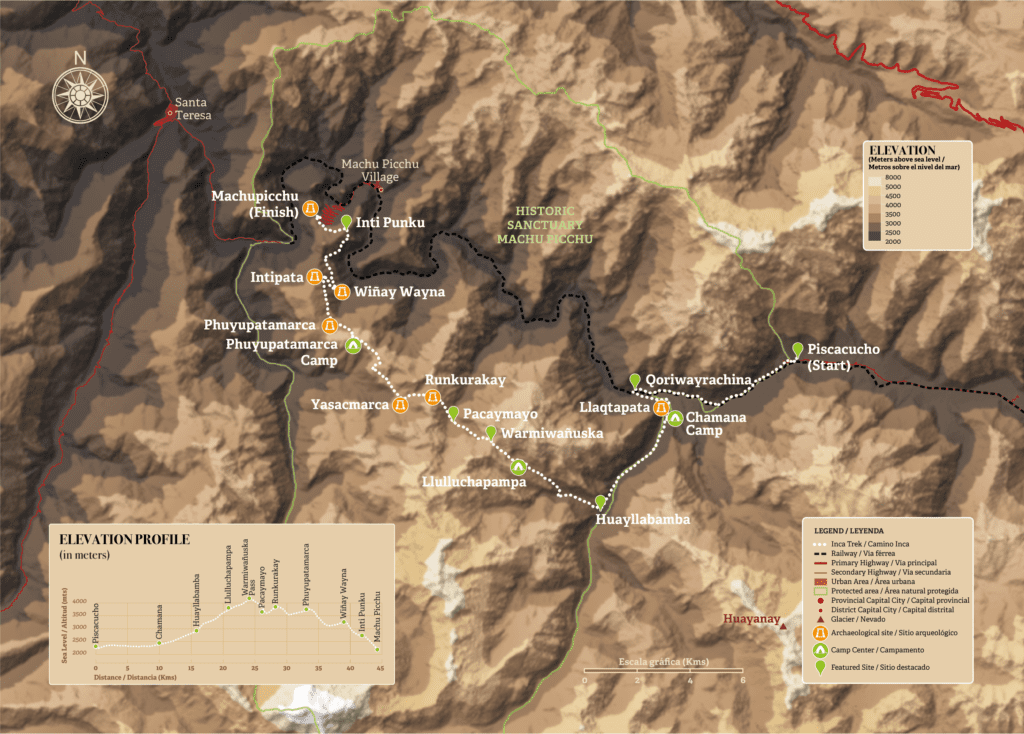Click the Yasacmarca archaeological site marker
This screenshot has width=1024, height=734.
click(x=400, y=405)
